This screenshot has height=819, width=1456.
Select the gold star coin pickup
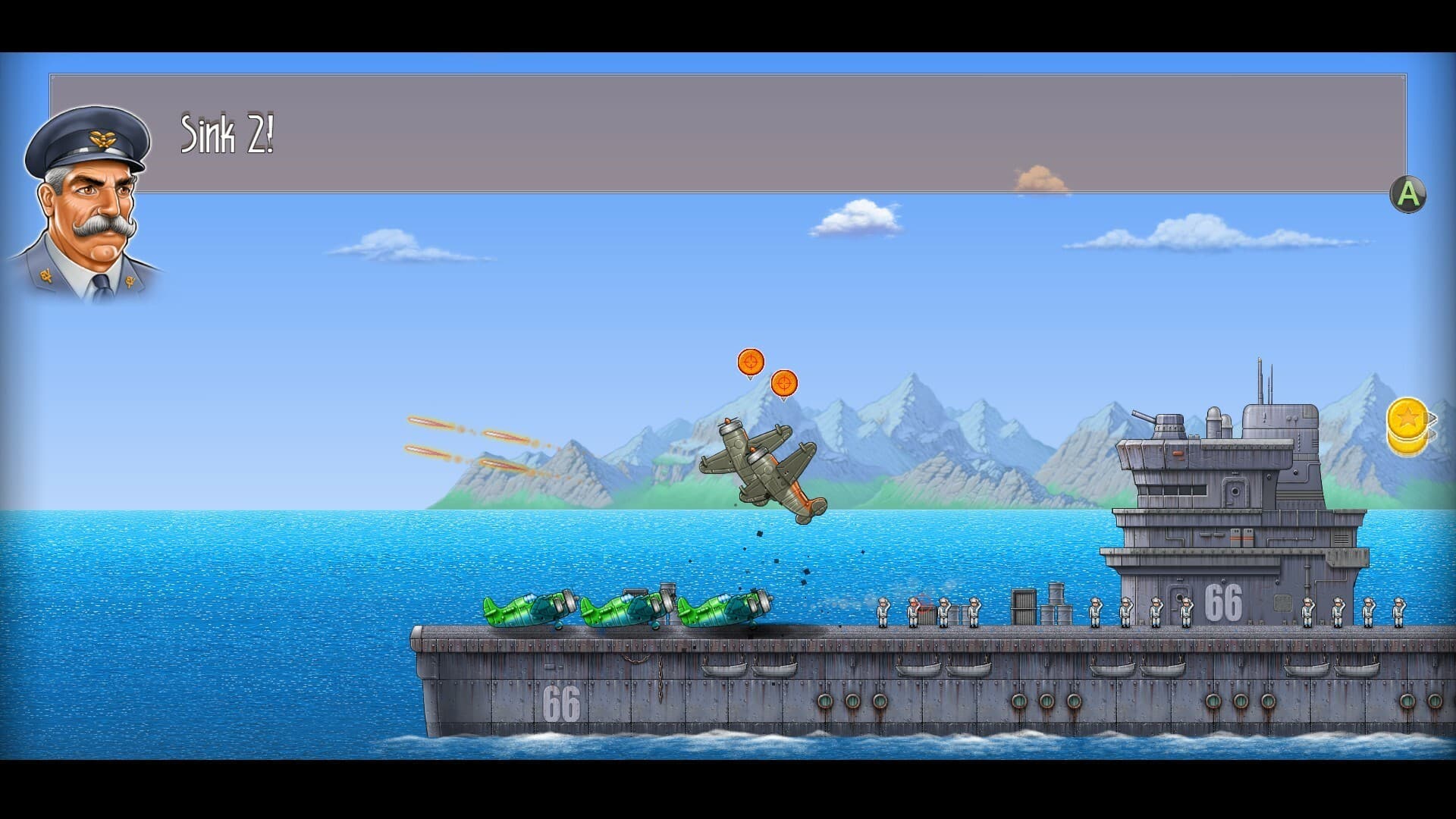point(1408,418)
